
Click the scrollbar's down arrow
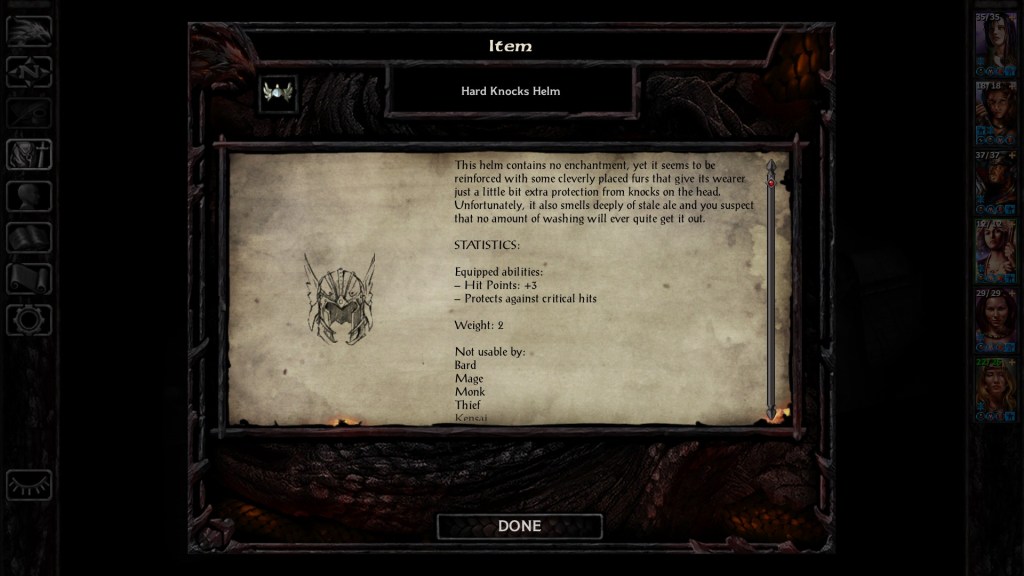[x=771, y=411]
